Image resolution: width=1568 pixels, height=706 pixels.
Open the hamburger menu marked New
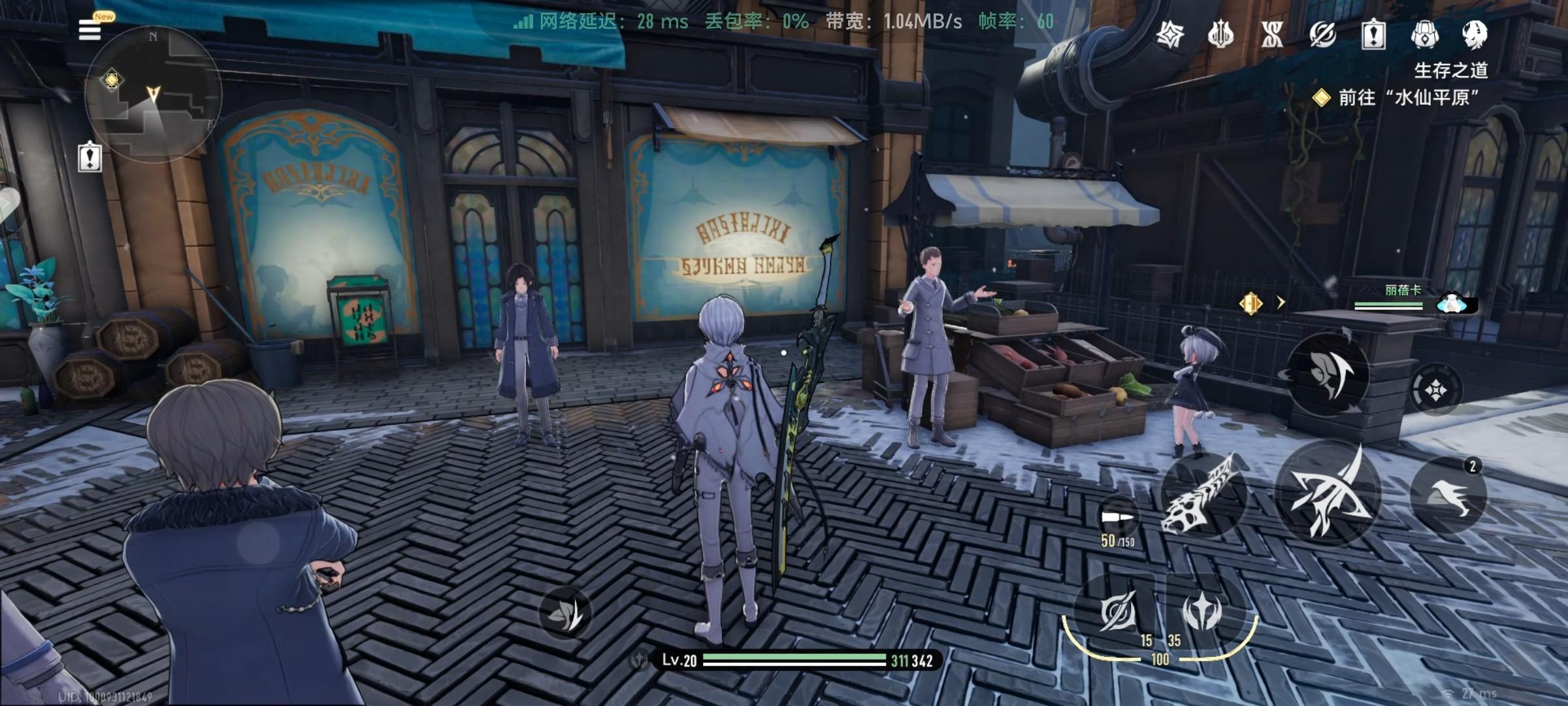pyautogui.click(x=90, y=29)
